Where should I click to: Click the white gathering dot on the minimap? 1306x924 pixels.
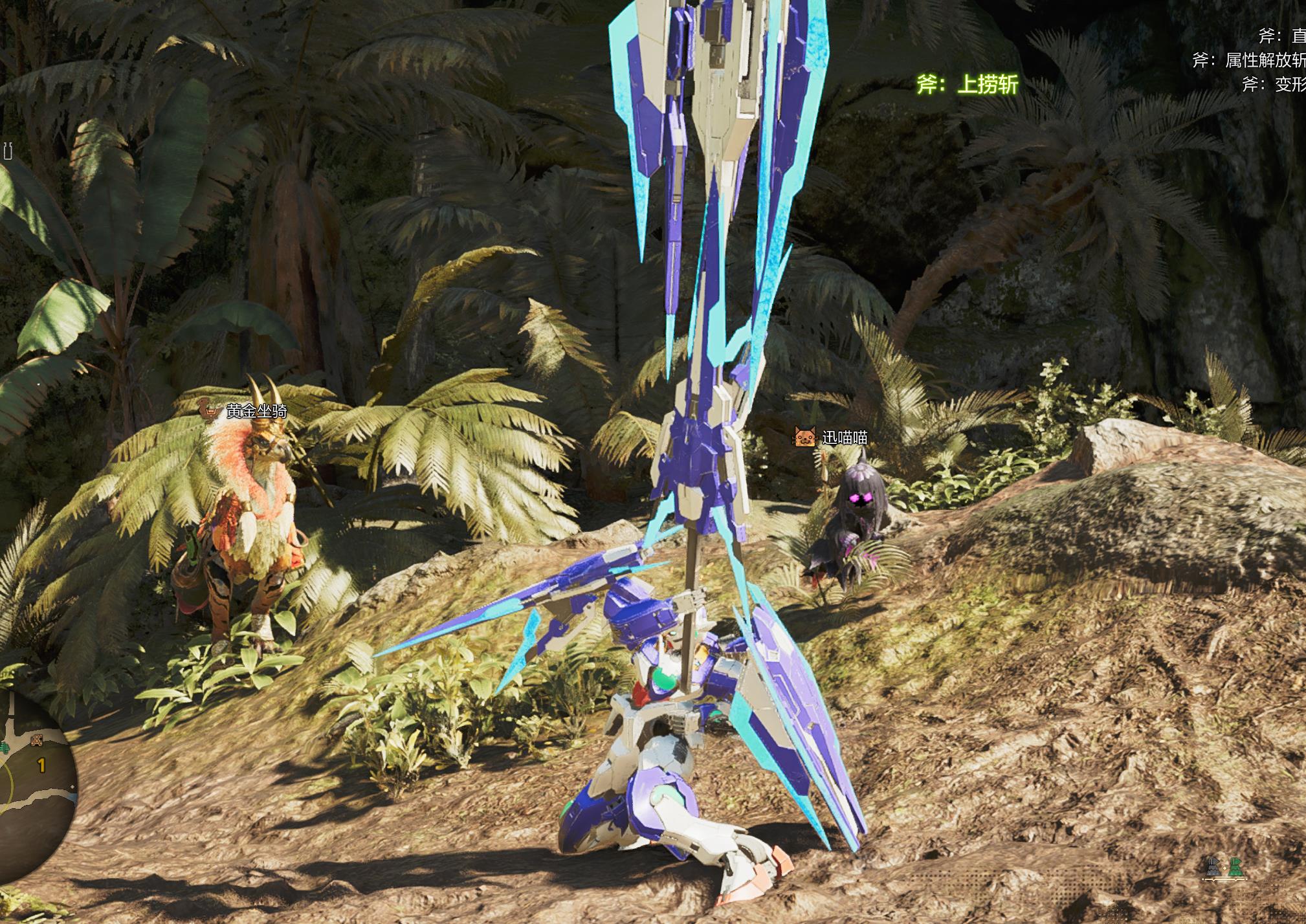click(x=72, y=786)
